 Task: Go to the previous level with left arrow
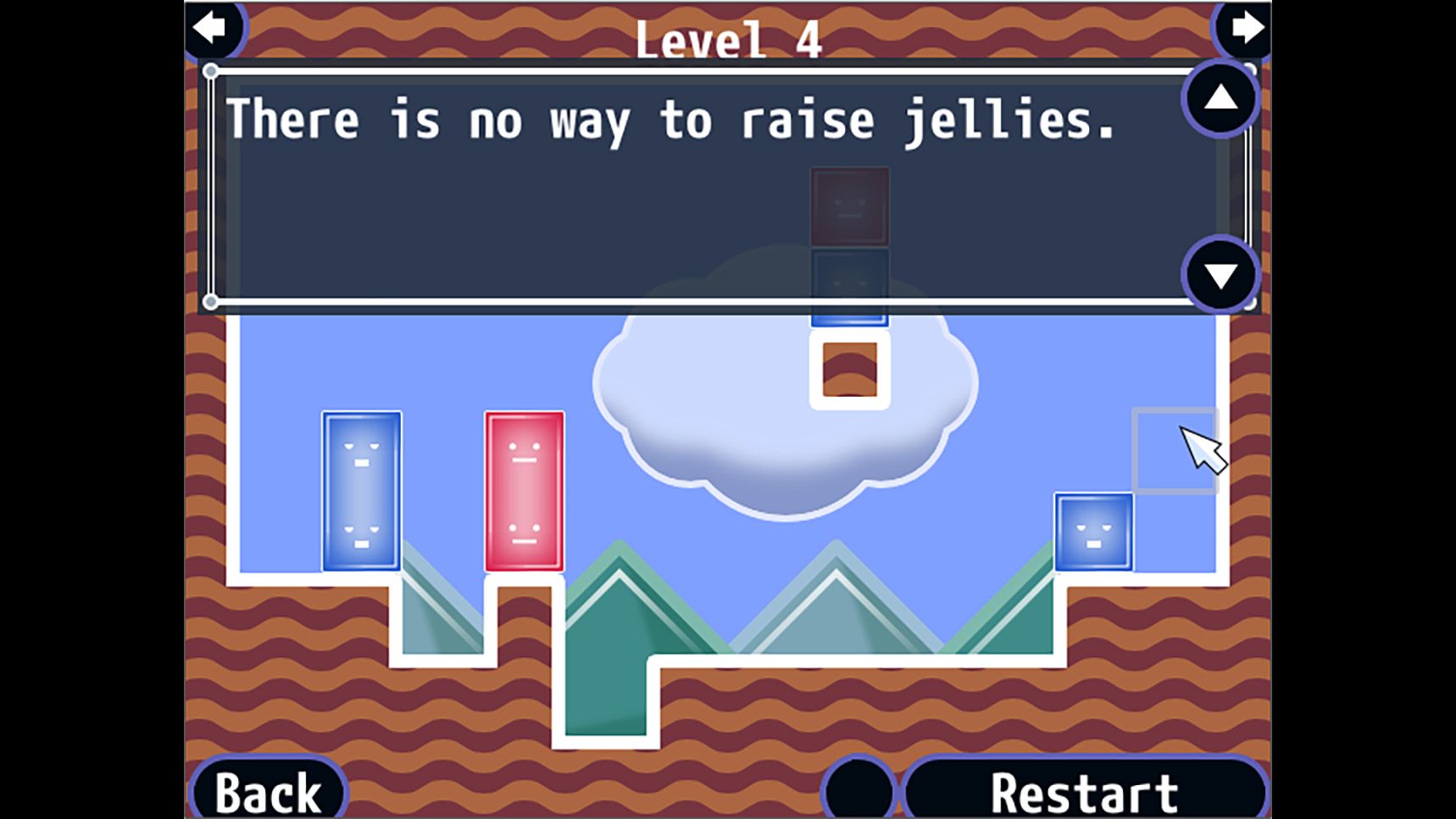point(210,28)
